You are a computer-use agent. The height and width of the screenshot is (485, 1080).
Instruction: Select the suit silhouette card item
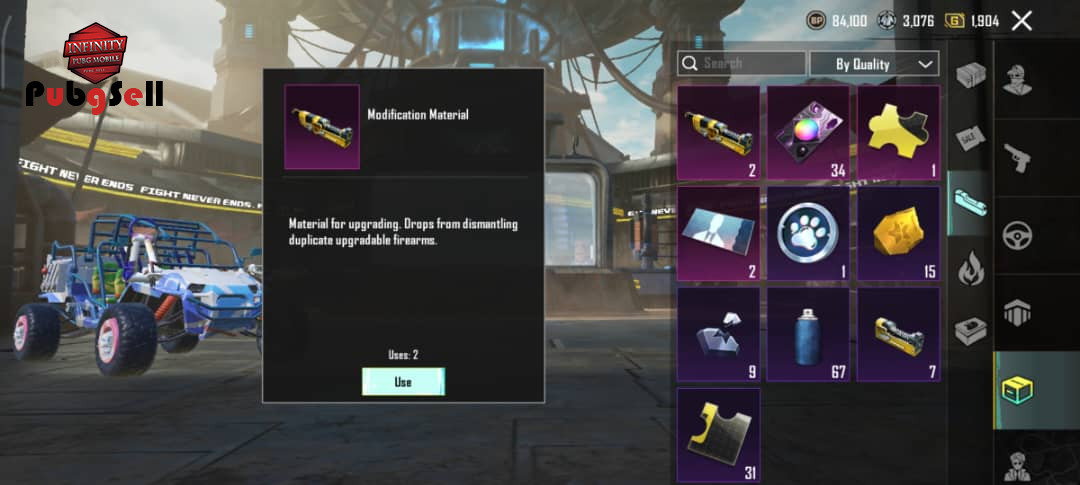click(718, 232)
